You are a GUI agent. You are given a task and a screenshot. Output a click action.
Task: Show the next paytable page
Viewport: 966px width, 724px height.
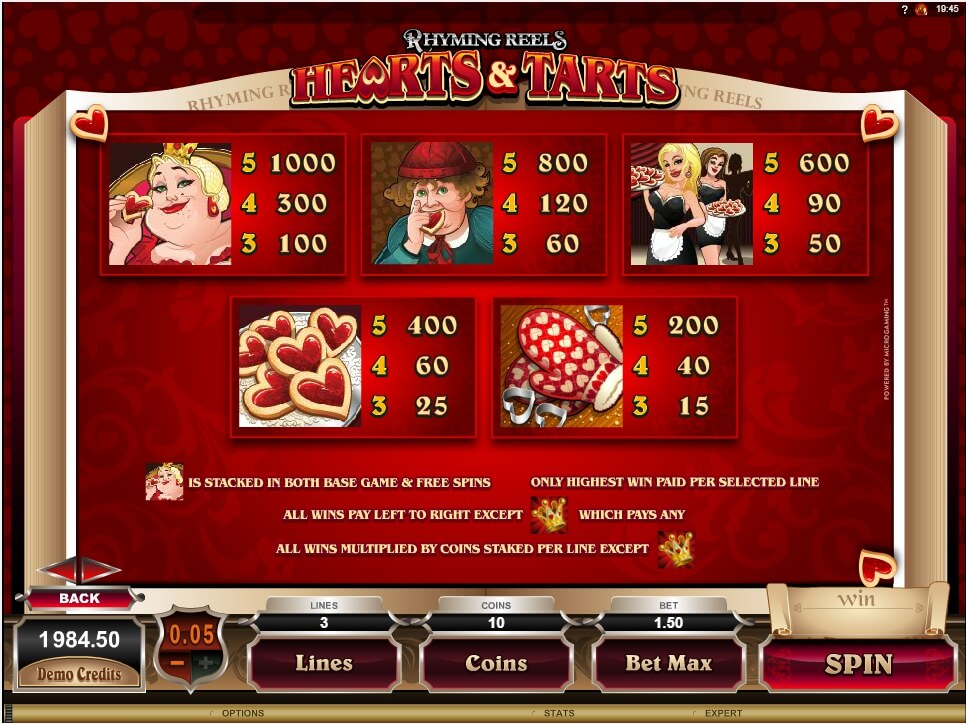[102, 571]
